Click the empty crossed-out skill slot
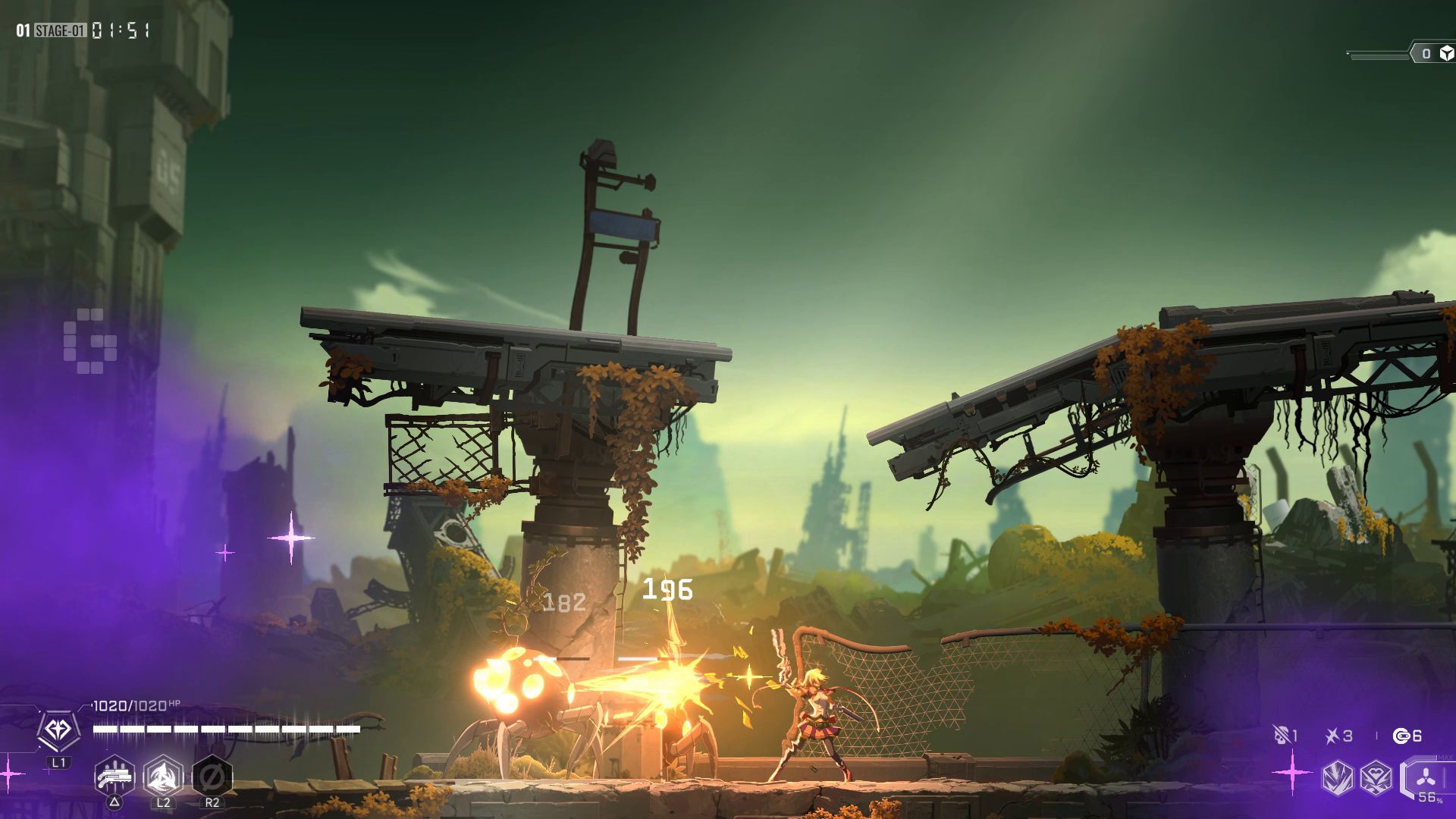 point(212,776)
